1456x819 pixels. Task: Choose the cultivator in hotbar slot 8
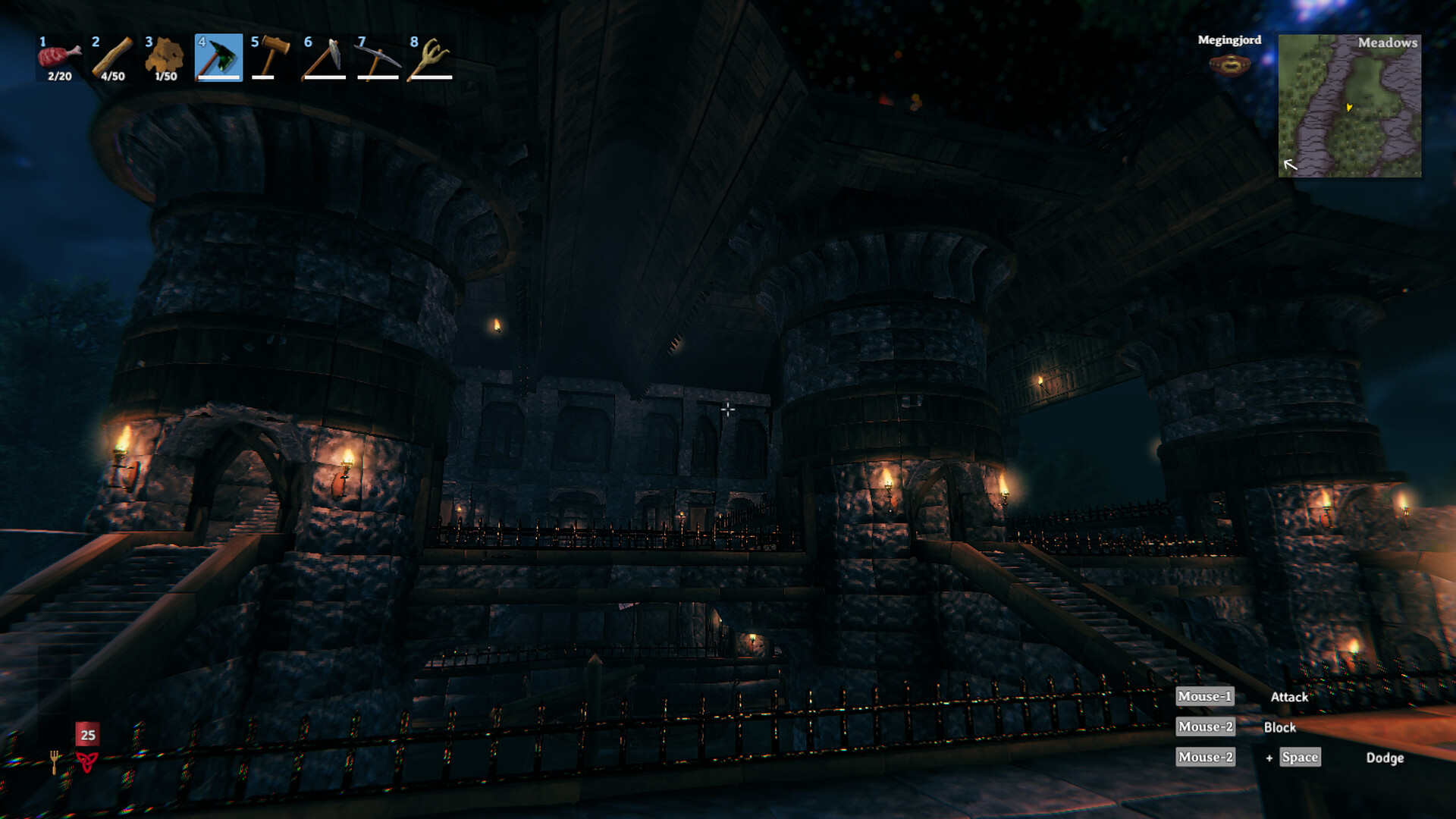[430, 58]
